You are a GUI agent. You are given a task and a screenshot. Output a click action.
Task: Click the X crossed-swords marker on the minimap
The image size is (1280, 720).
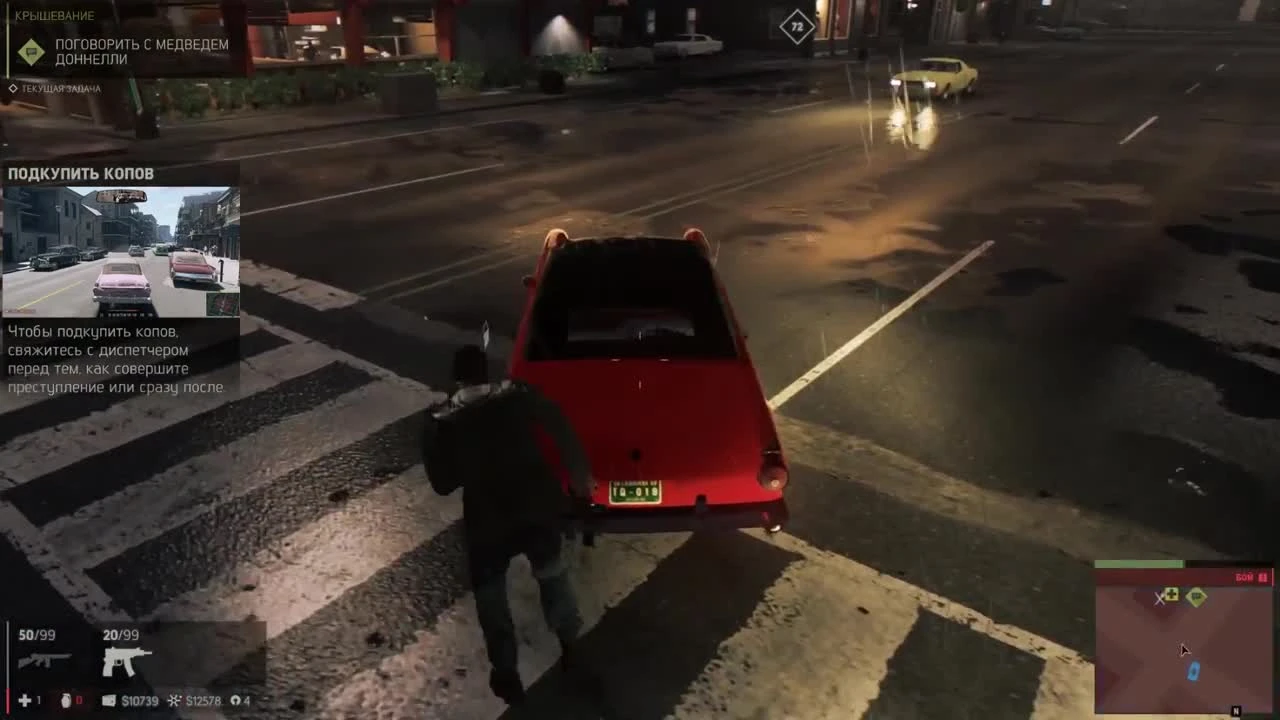pyautogui.click(x=1158, y=600)
